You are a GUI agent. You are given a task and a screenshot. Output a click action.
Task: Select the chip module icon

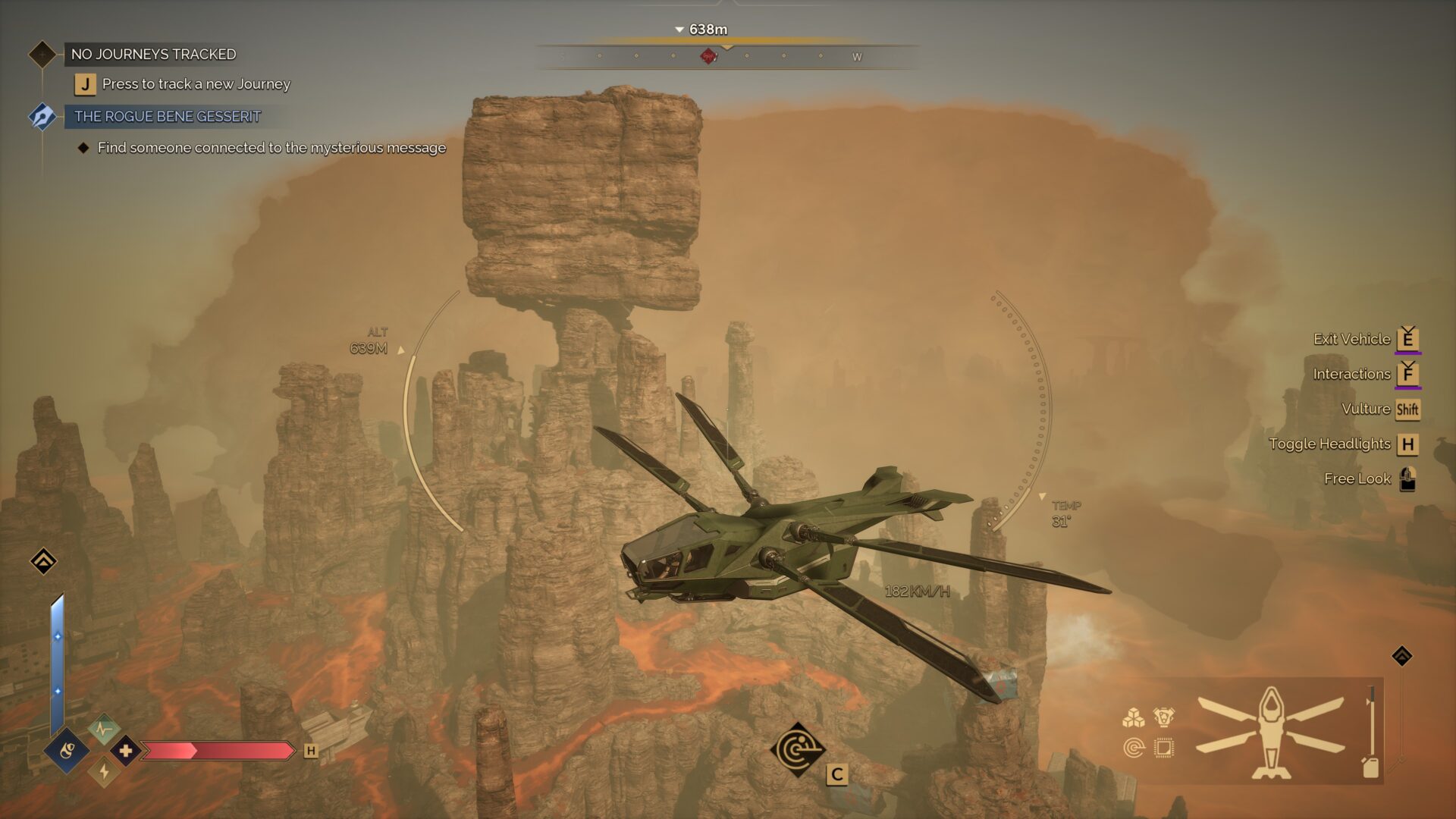tap(1163, 748)
